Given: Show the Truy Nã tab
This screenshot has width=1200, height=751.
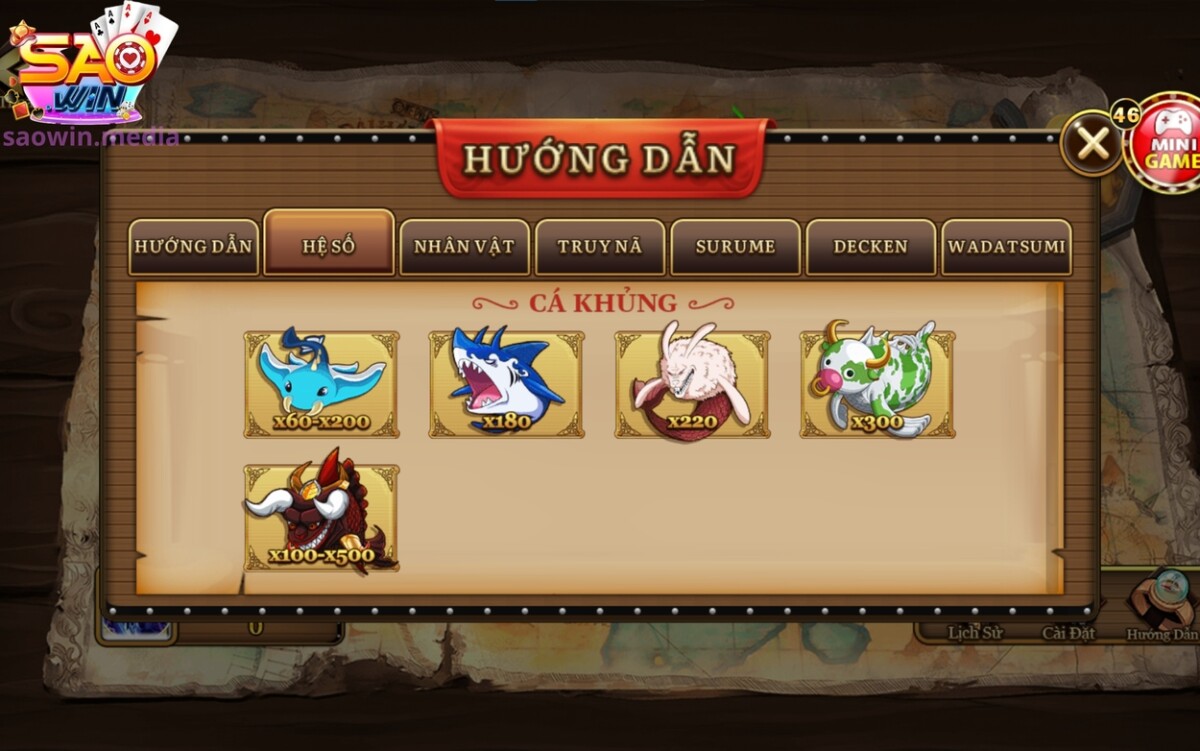Looking at the screenshot, I should (x=600, y=247).
